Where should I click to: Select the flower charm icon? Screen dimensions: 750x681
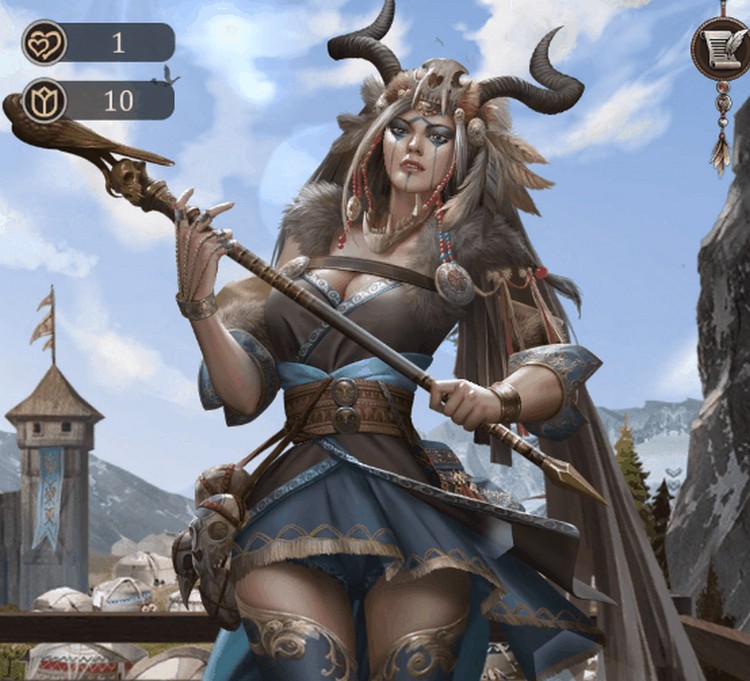[x=44, y=101]
